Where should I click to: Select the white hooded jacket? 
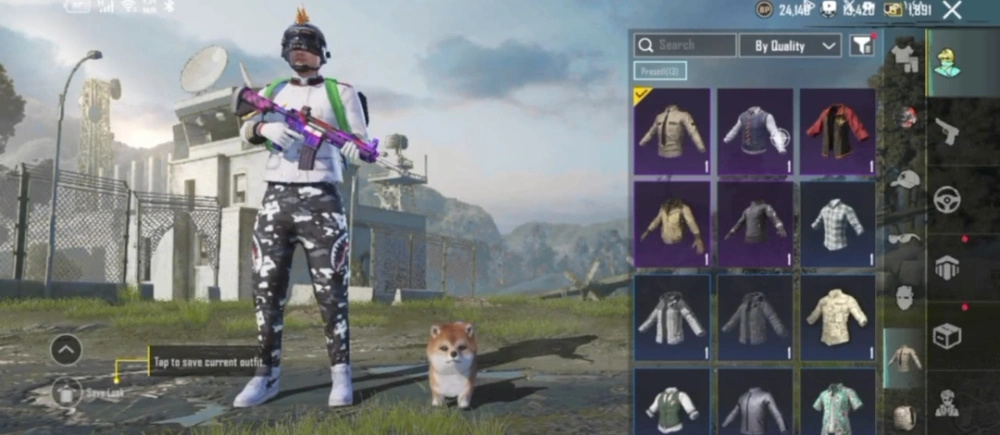click(x=672, y=317)
